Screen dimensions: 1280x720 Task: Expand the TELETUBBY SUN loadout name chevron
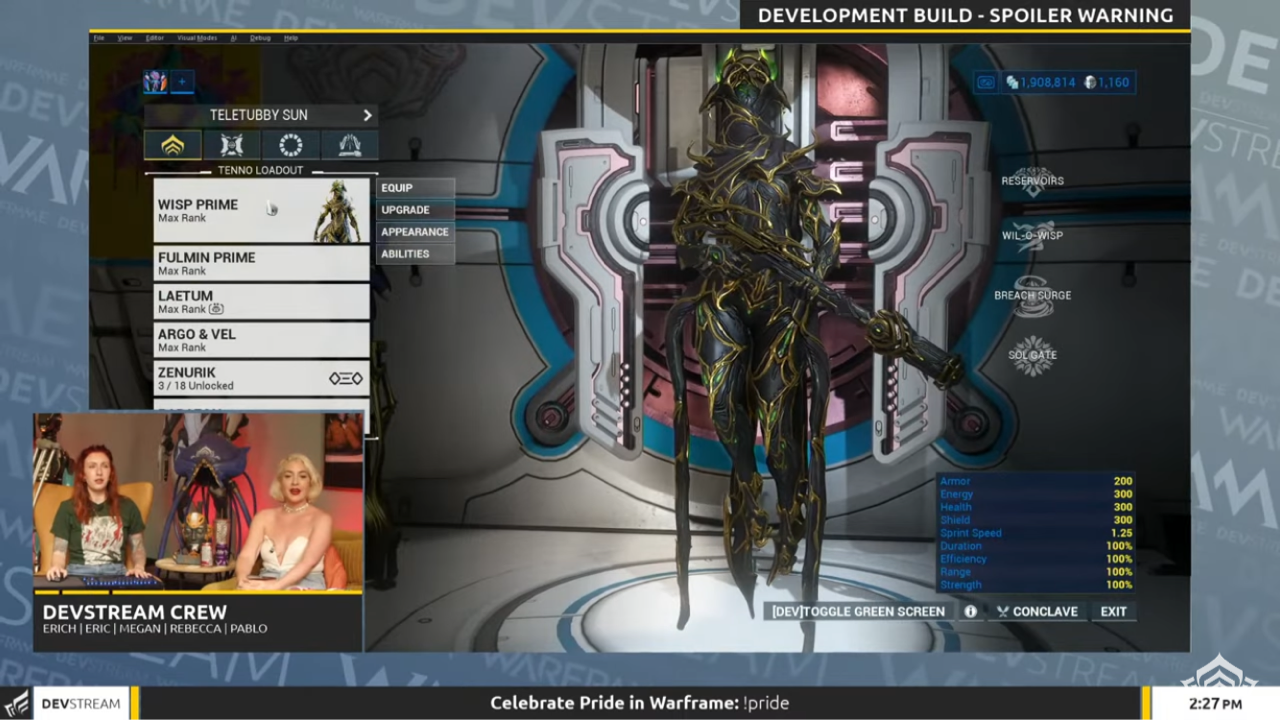tap(367, 115)
